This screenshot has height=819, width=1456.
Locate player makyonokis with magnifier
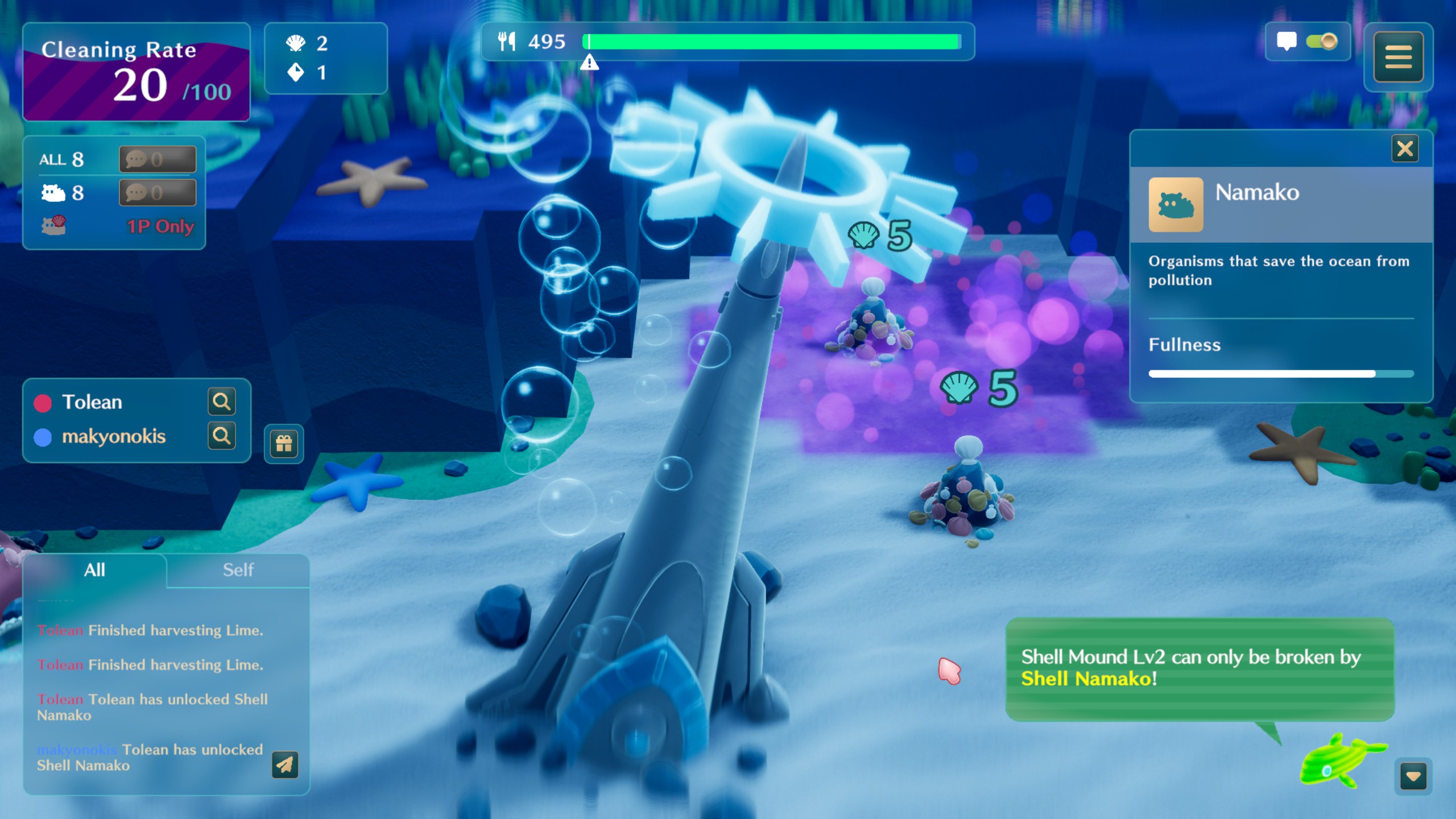click(x=221, y=436)
